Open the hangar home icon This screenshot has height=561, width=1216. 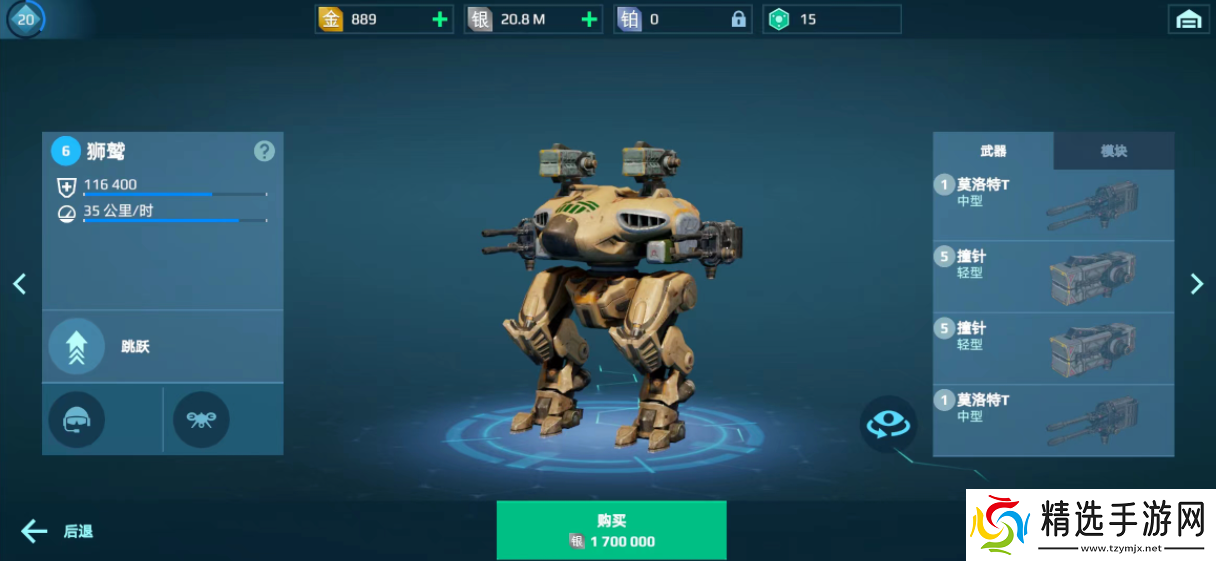pyautogui.click(x=1188, y=19)
